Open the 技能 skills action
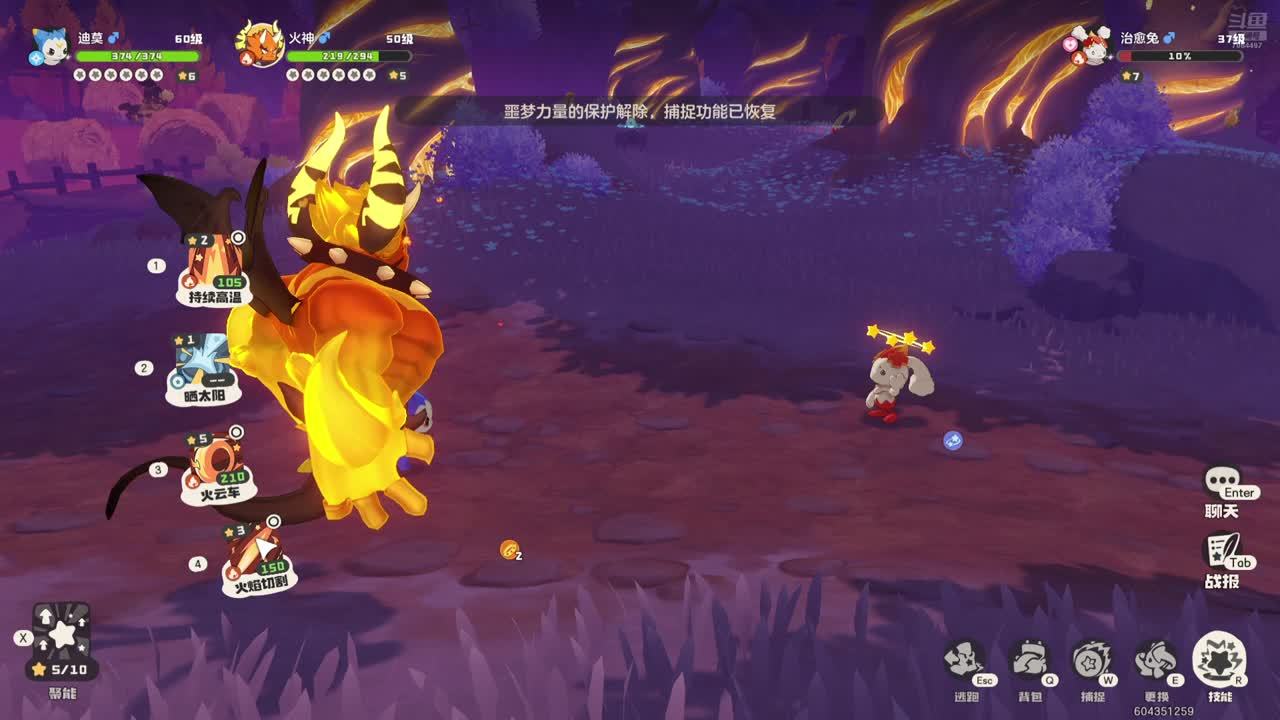The height and width of the screenshot is (720, 1280). coord(1219,659)
